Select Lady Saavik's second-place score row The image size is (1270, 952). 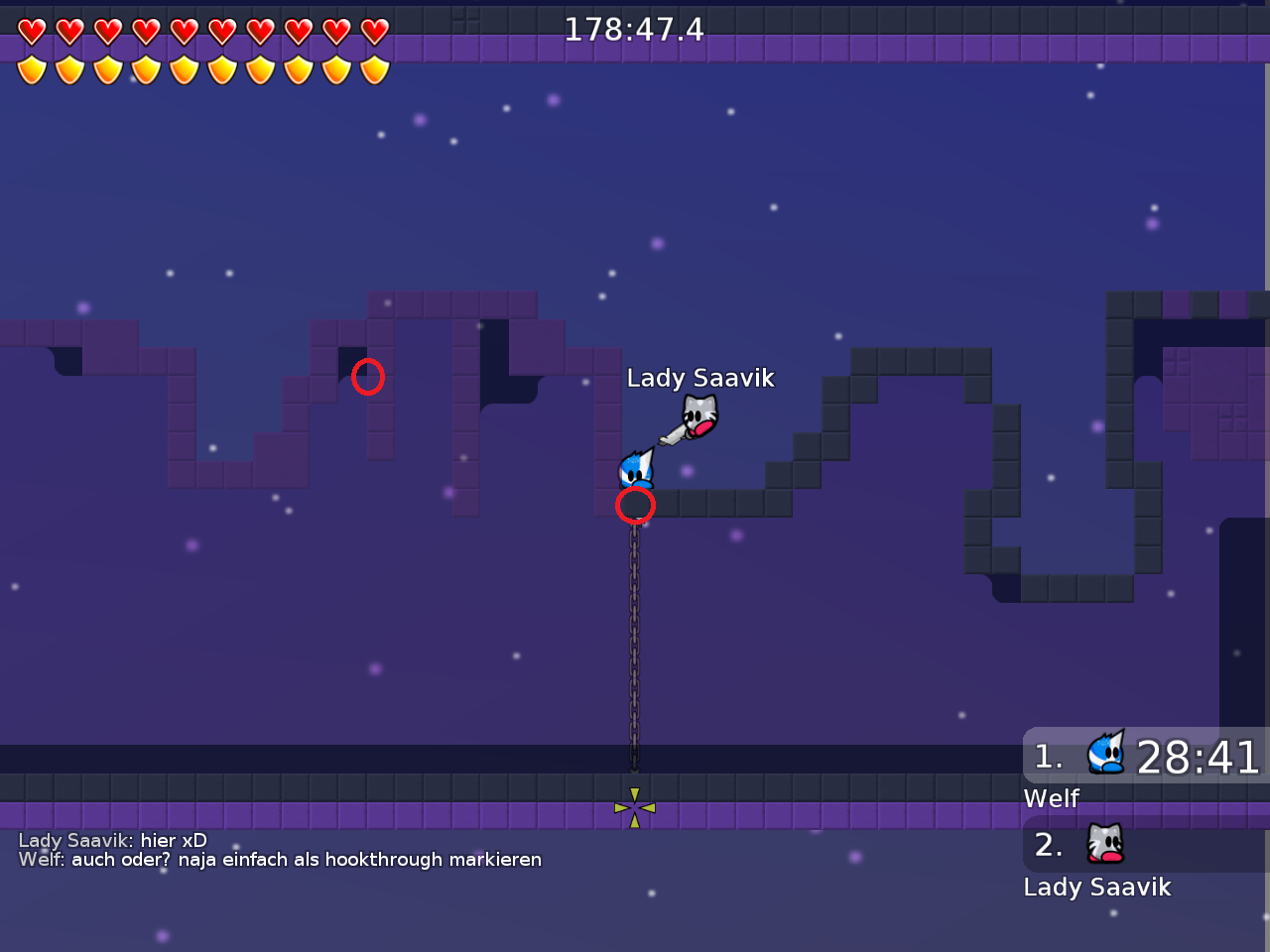(x=1146, y=845)
